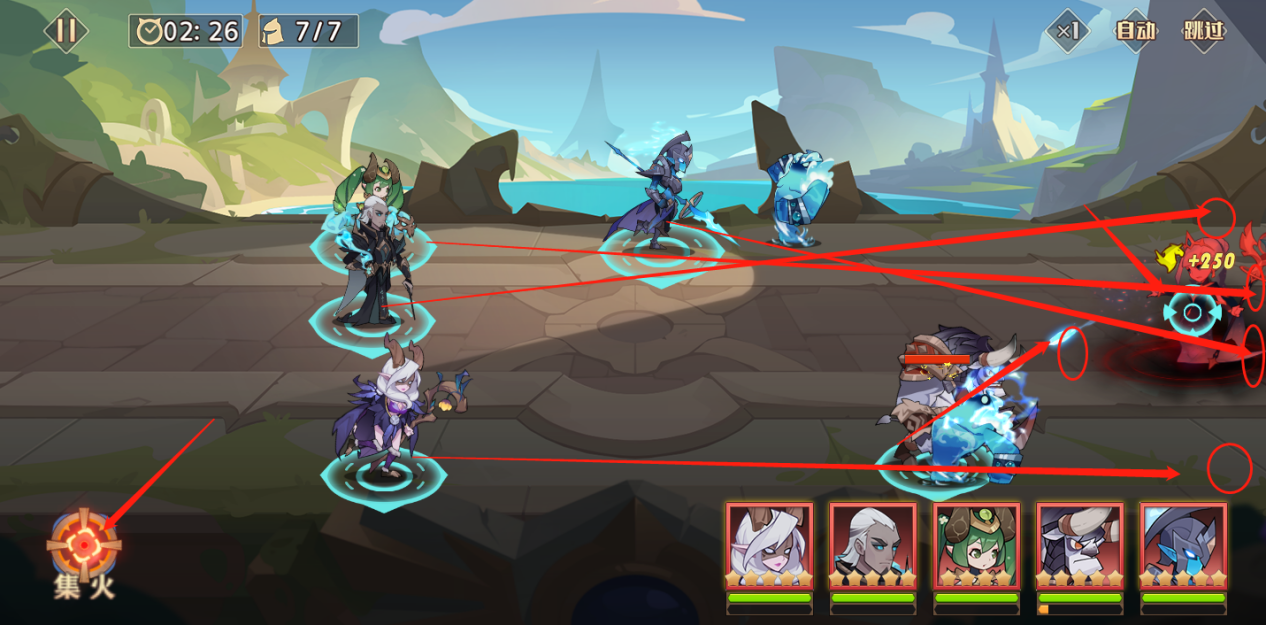Select the white-haired horned girl hero portrait

click(x=769, y=546)
